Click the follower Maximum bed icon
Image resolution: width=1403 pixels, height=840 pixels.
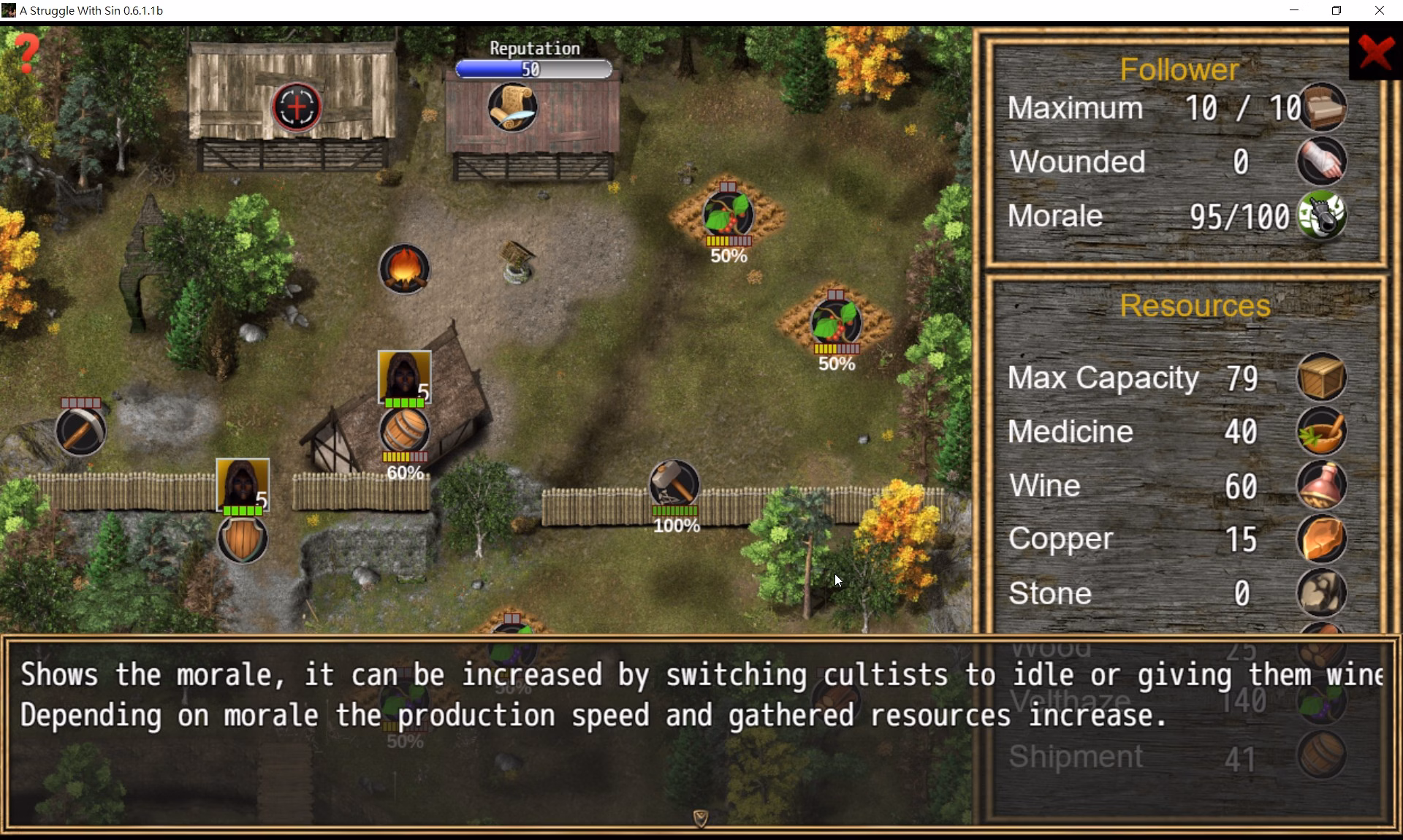[1322, 107]
